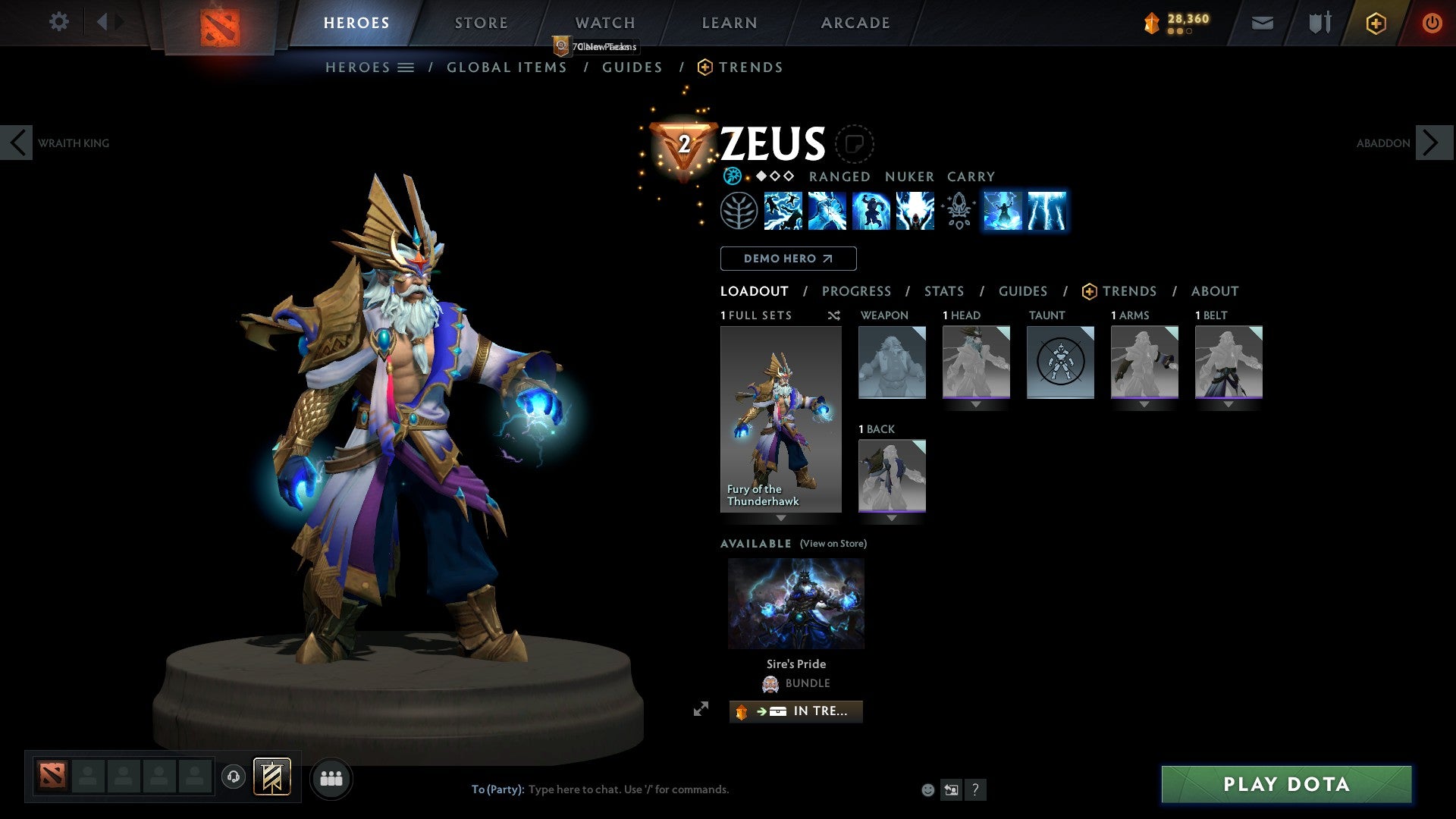1456x819 pixels.
Task: Click the red power logout icon
Action: click(x=1432, y=23)
